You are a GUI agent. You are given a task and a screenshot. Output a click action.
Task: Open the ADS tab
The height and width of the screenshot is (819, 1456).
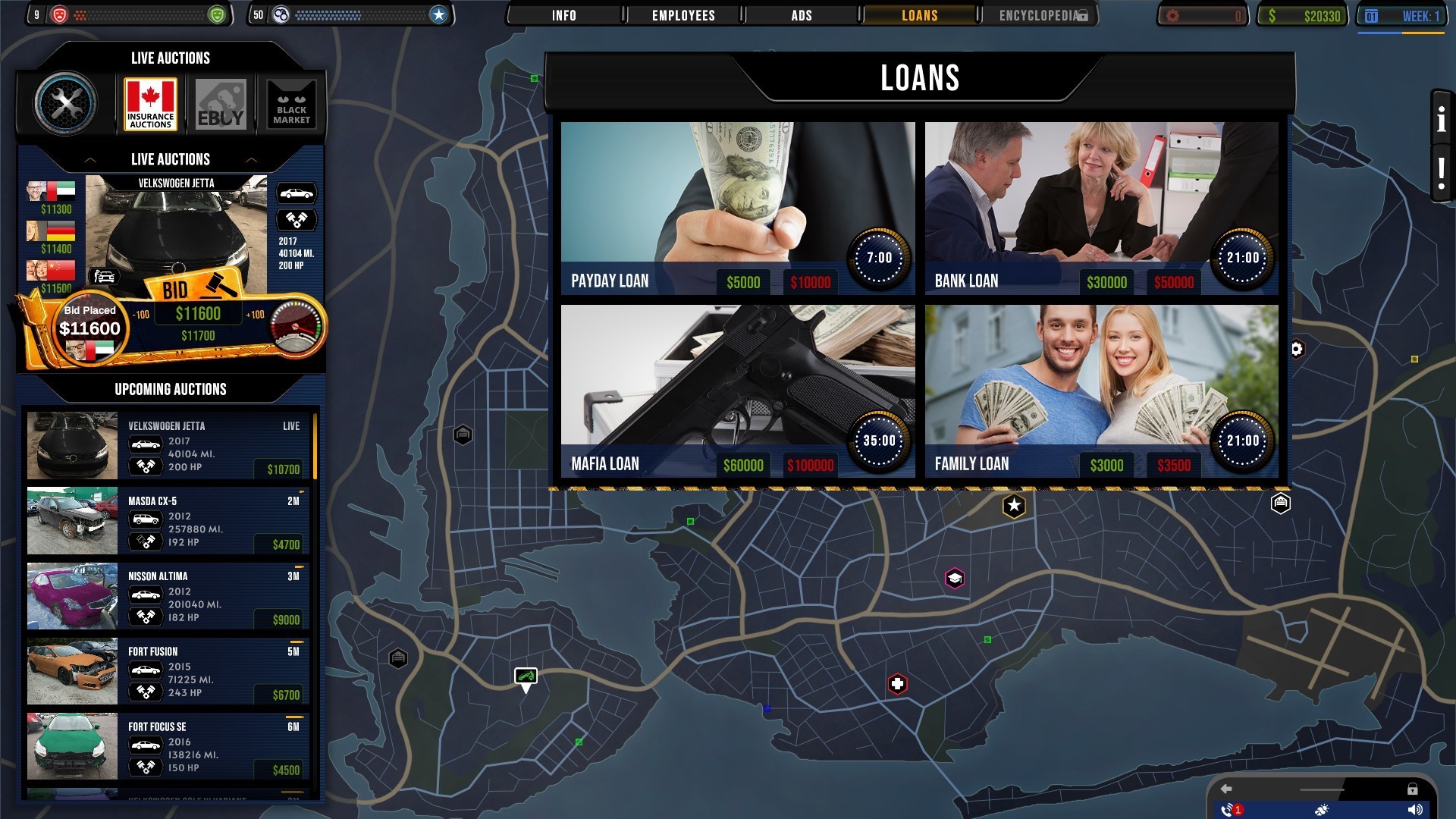pyautogui.click(x=800, y=14)
